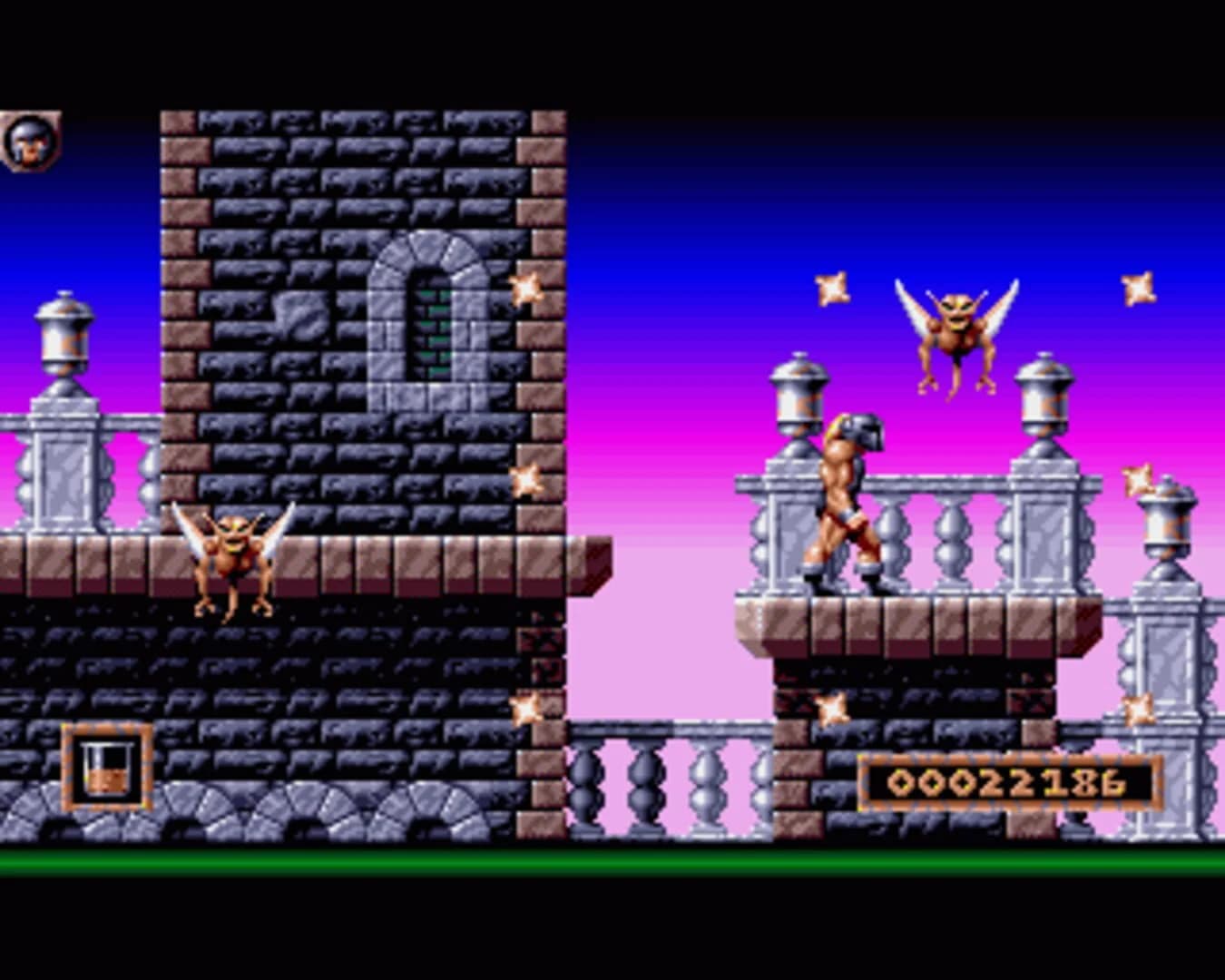Screen dimensions: 1225x980
Task: Select the potion item in the inventory box
Action: coord(107,773)
